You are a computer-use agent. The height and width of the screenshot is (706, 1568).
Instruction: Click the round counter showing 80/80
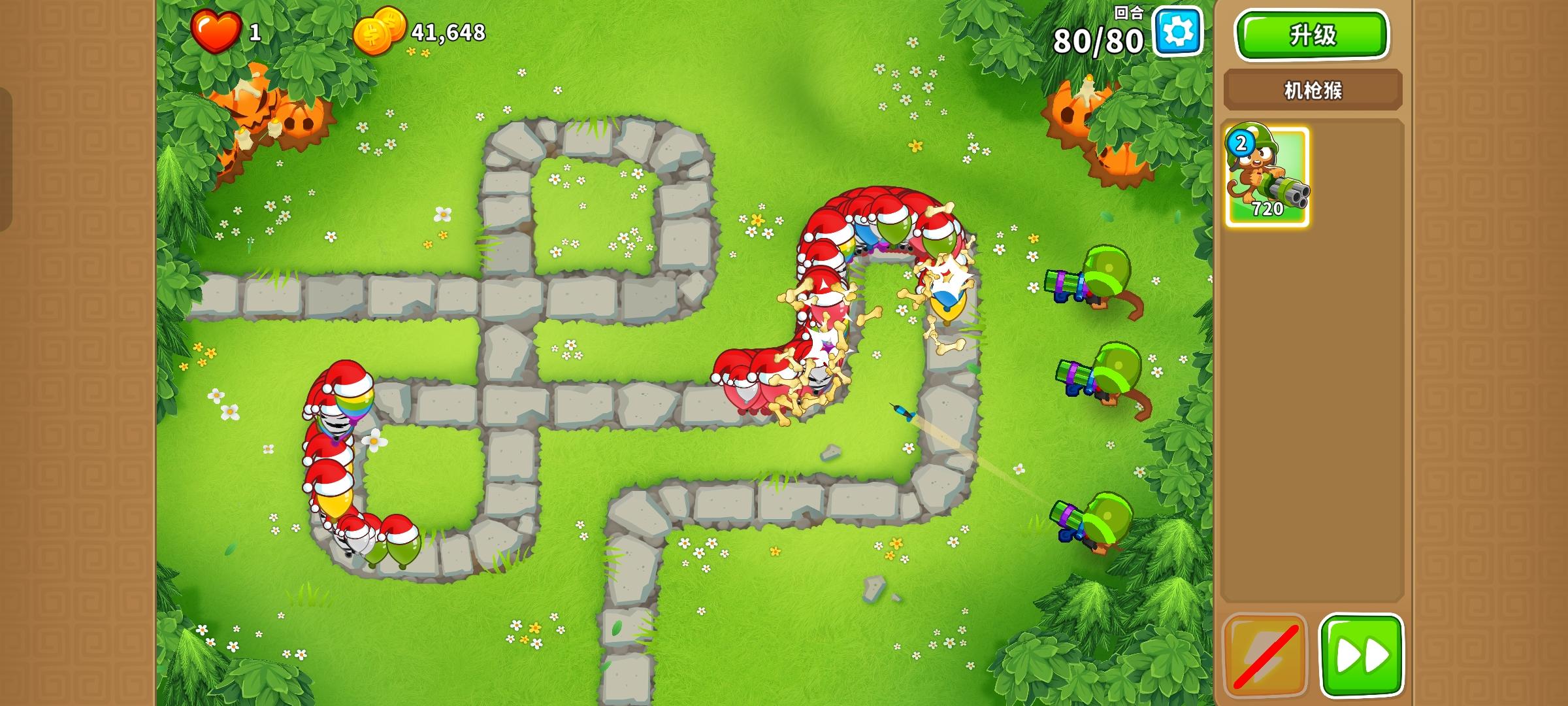click(x=1105, y=41)
